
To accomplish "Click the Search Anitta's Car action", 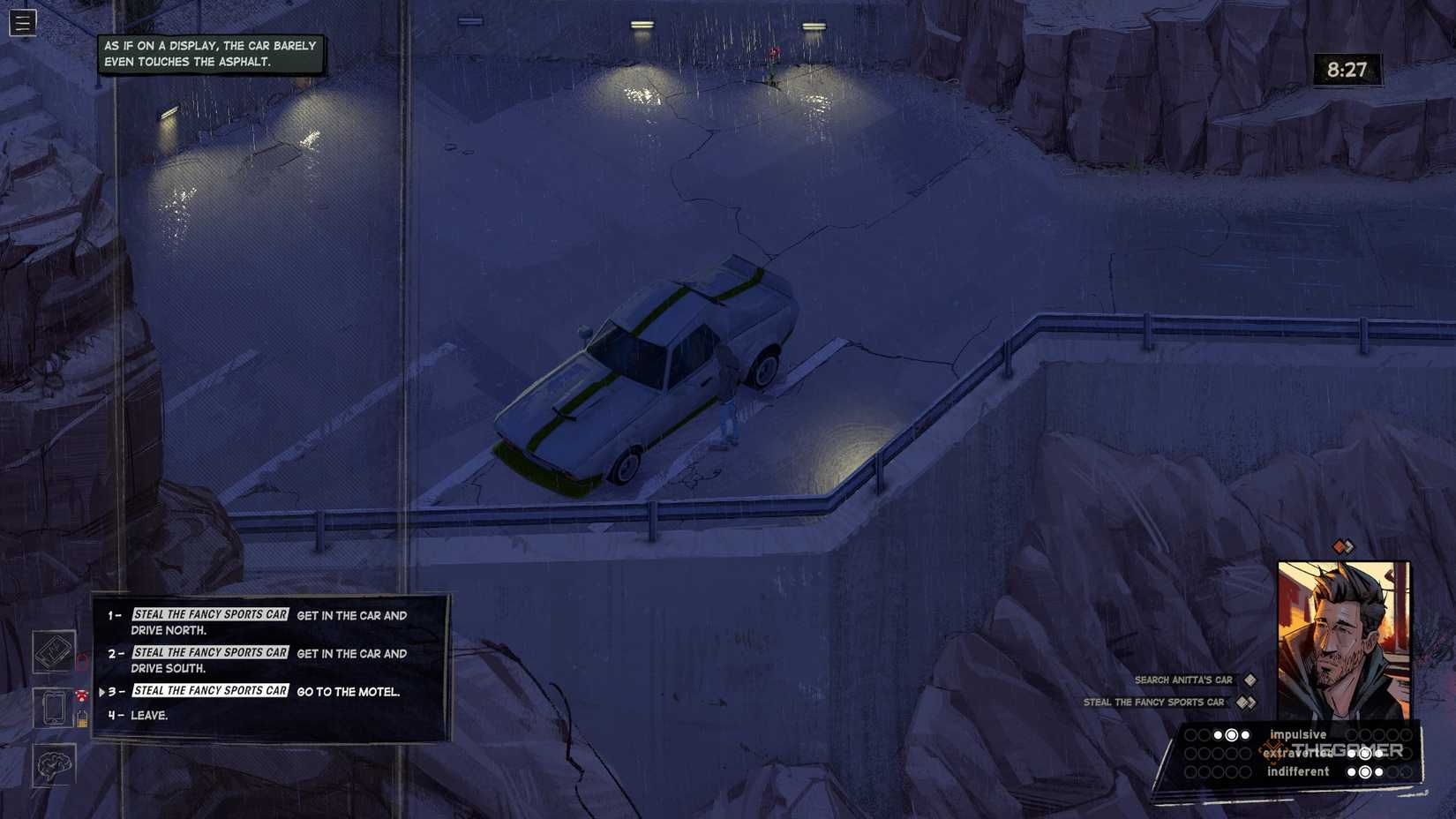I will click(1183, 680).
